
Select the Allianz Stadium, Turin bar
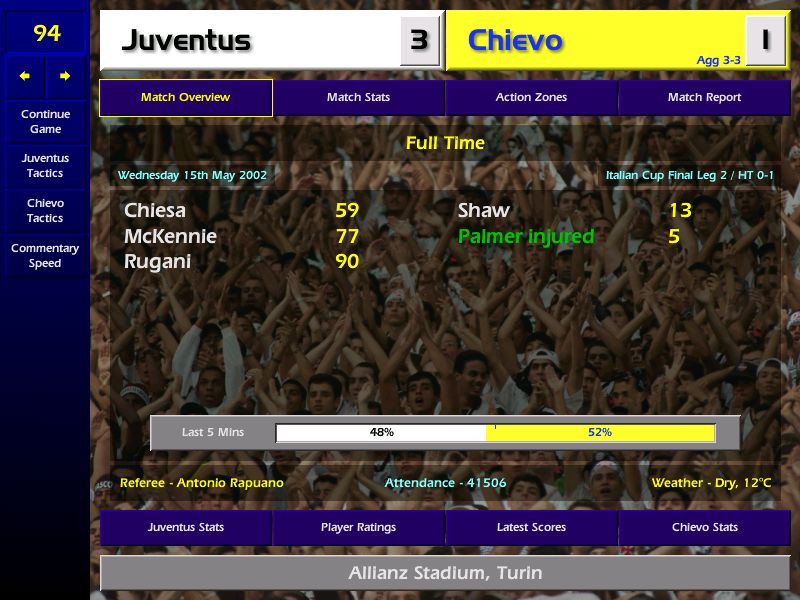[x=445, y=574]
